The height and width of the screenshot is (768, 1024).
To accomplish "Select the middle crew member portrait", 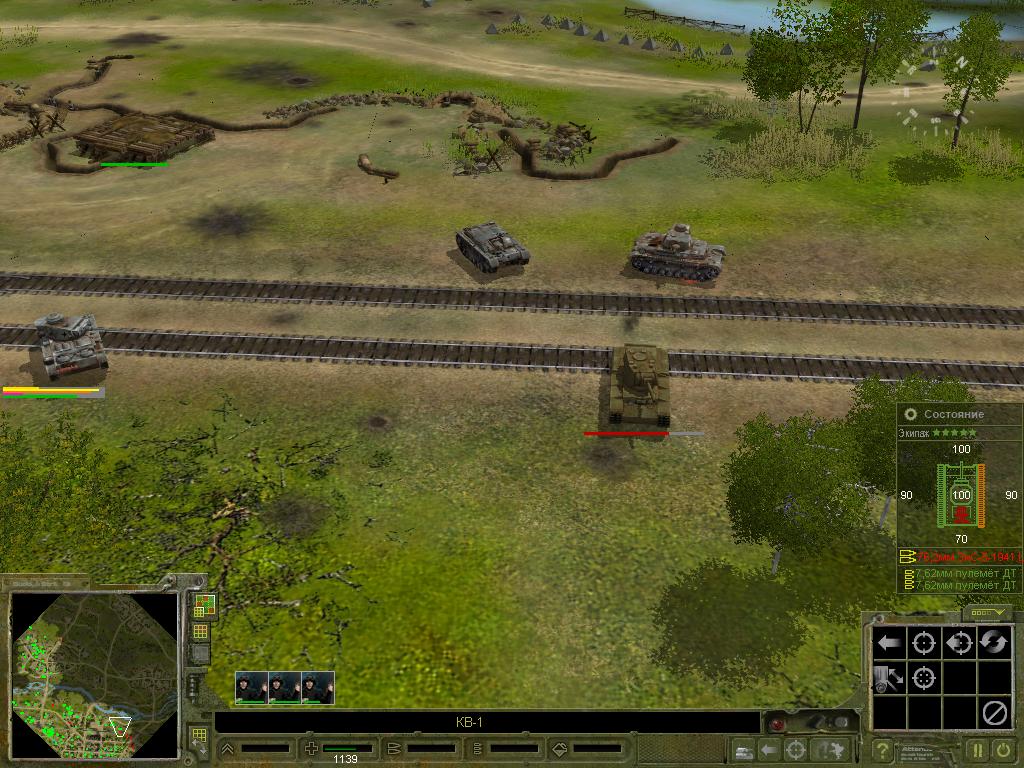I will pyautogui.click(x=285, y=687).
